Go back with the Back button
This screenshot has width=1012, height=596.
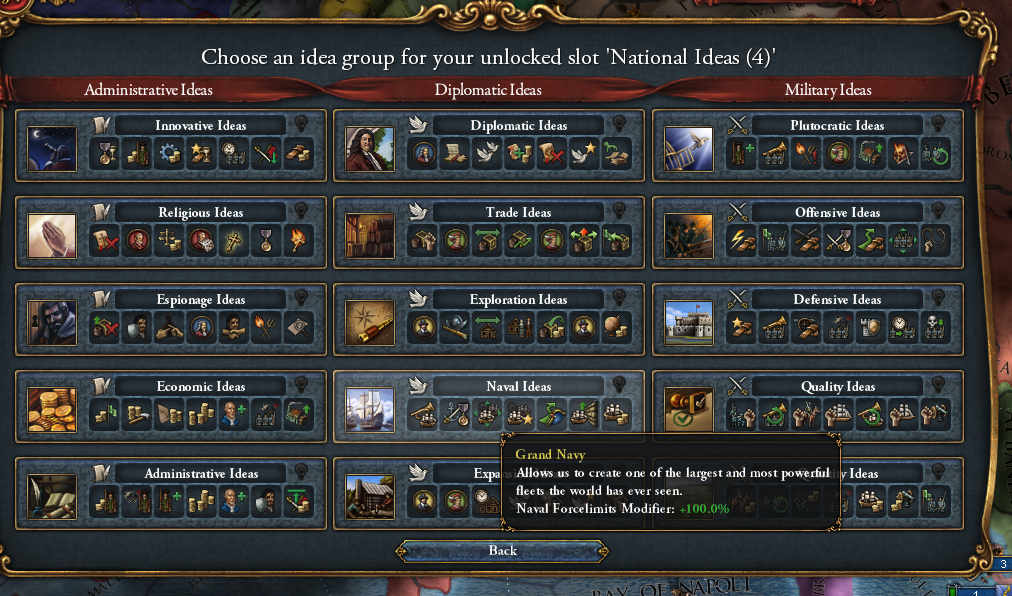coord(503,551)
